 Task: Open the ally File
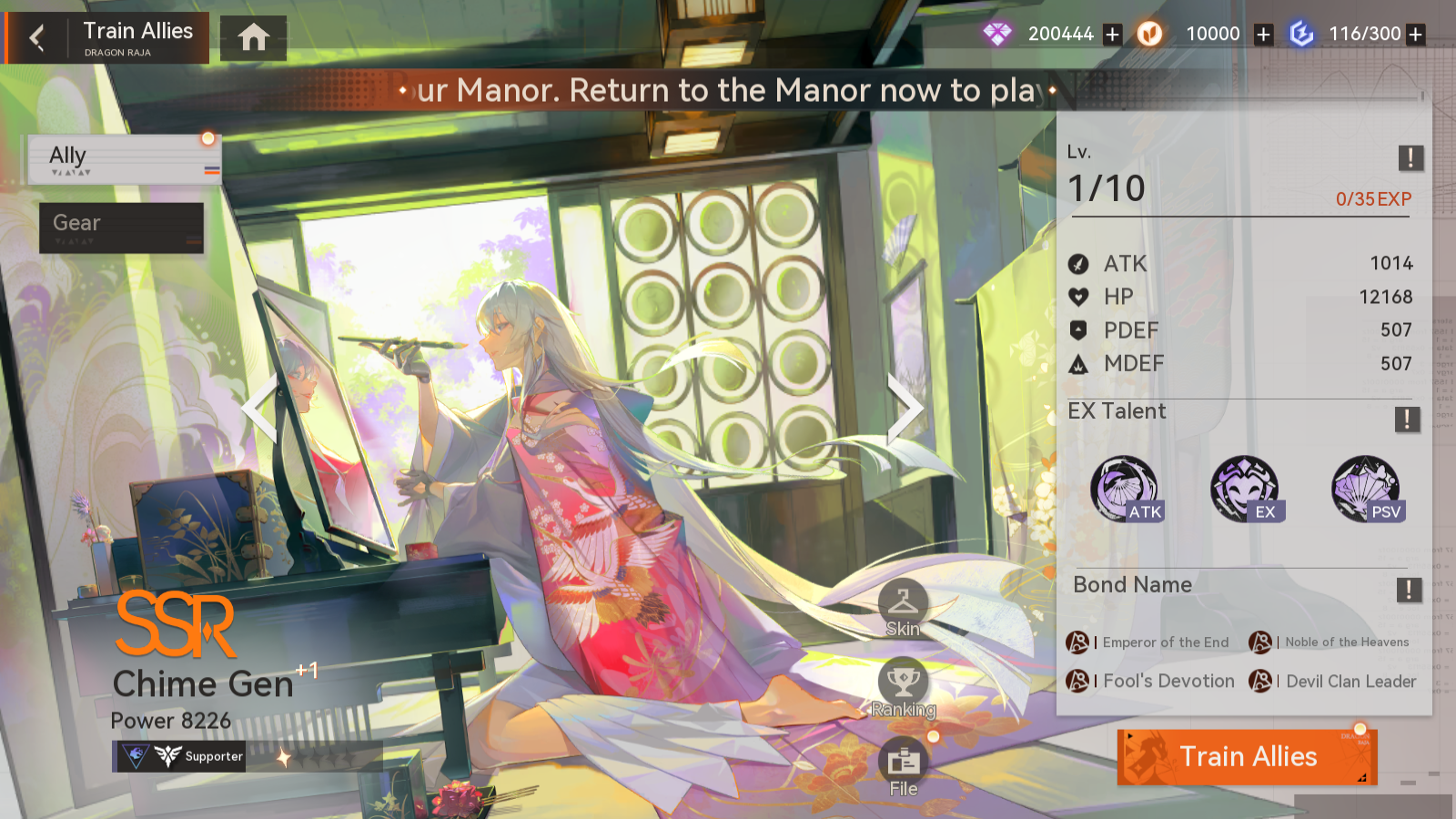903,767
